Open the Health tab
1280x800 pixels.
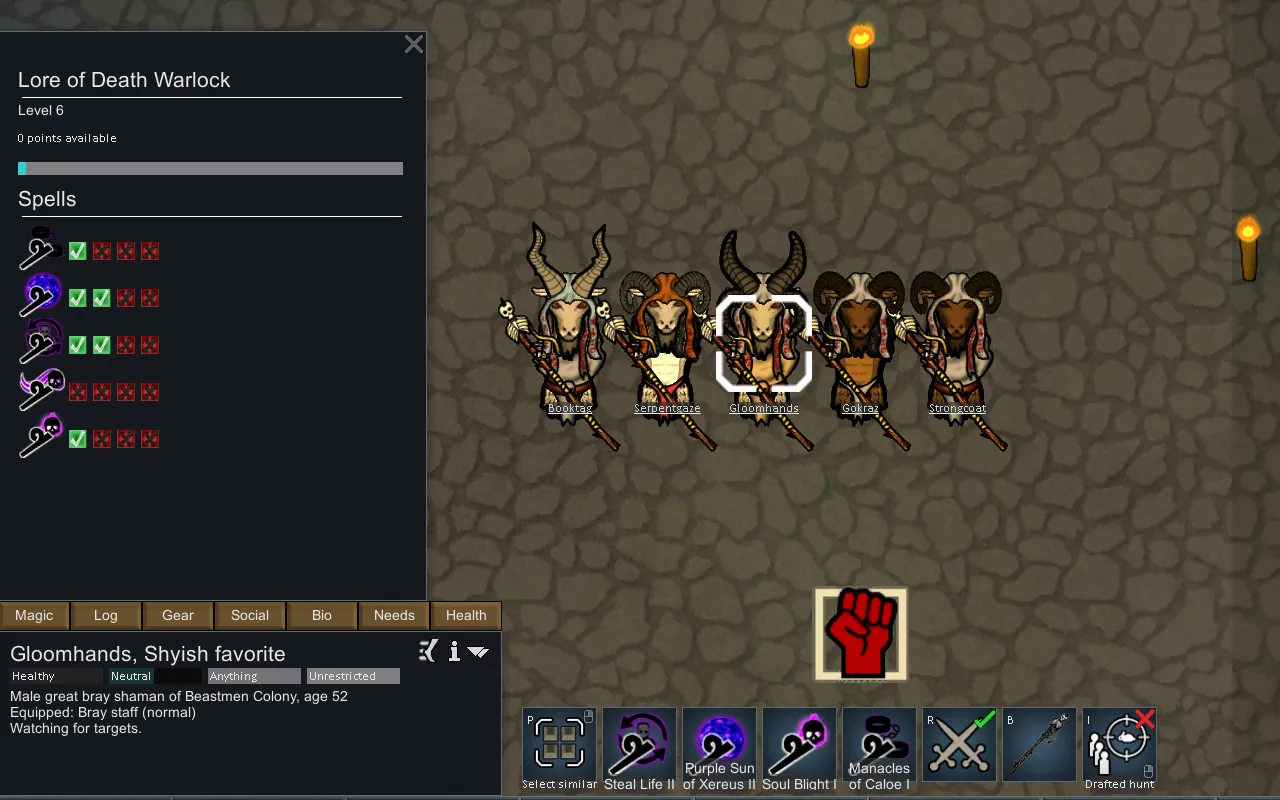466,615
